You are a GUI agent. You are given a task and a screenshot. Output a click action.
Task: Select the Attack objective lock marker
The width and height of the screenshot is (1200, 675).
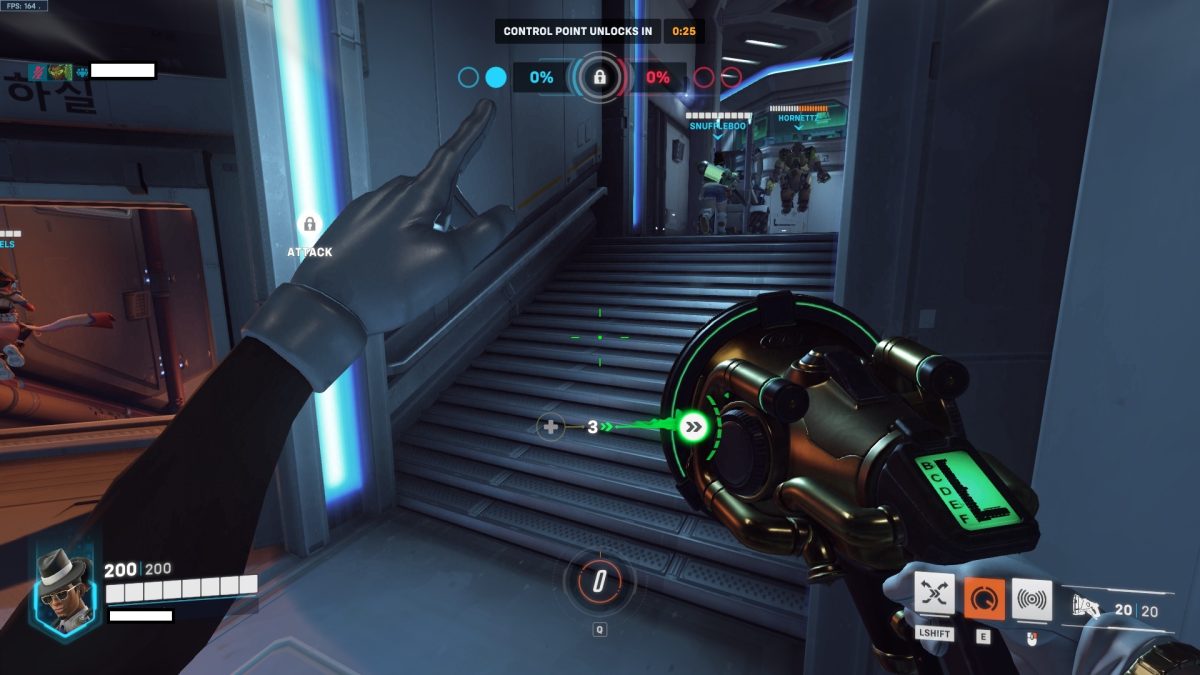309,225
